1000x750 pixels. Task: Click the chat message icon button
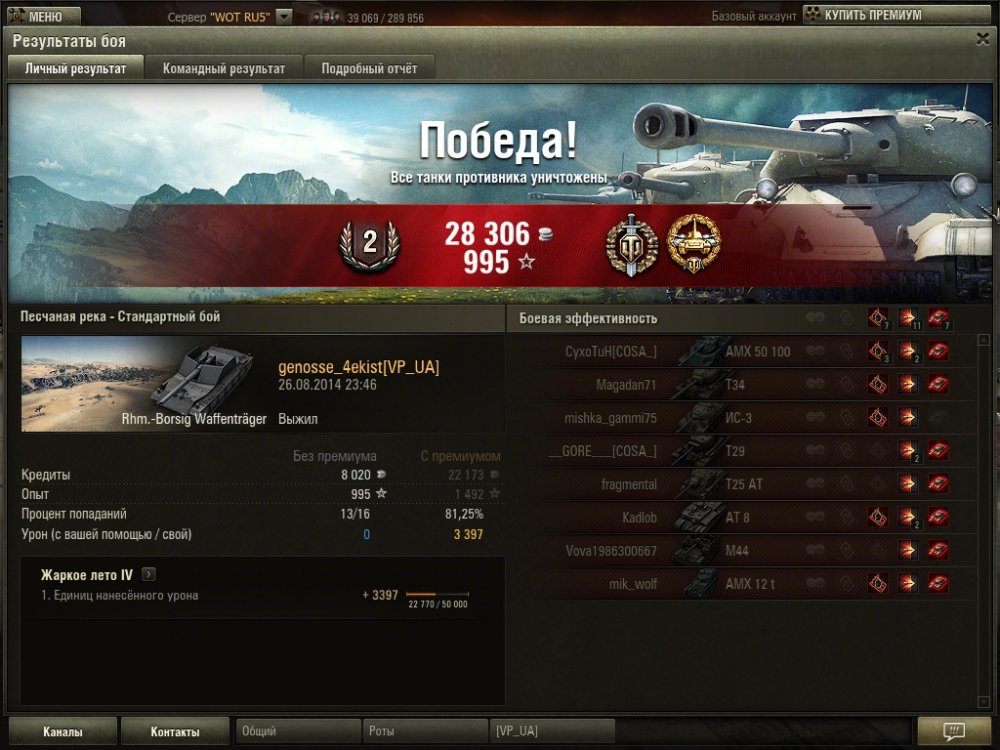pos(953,731)
